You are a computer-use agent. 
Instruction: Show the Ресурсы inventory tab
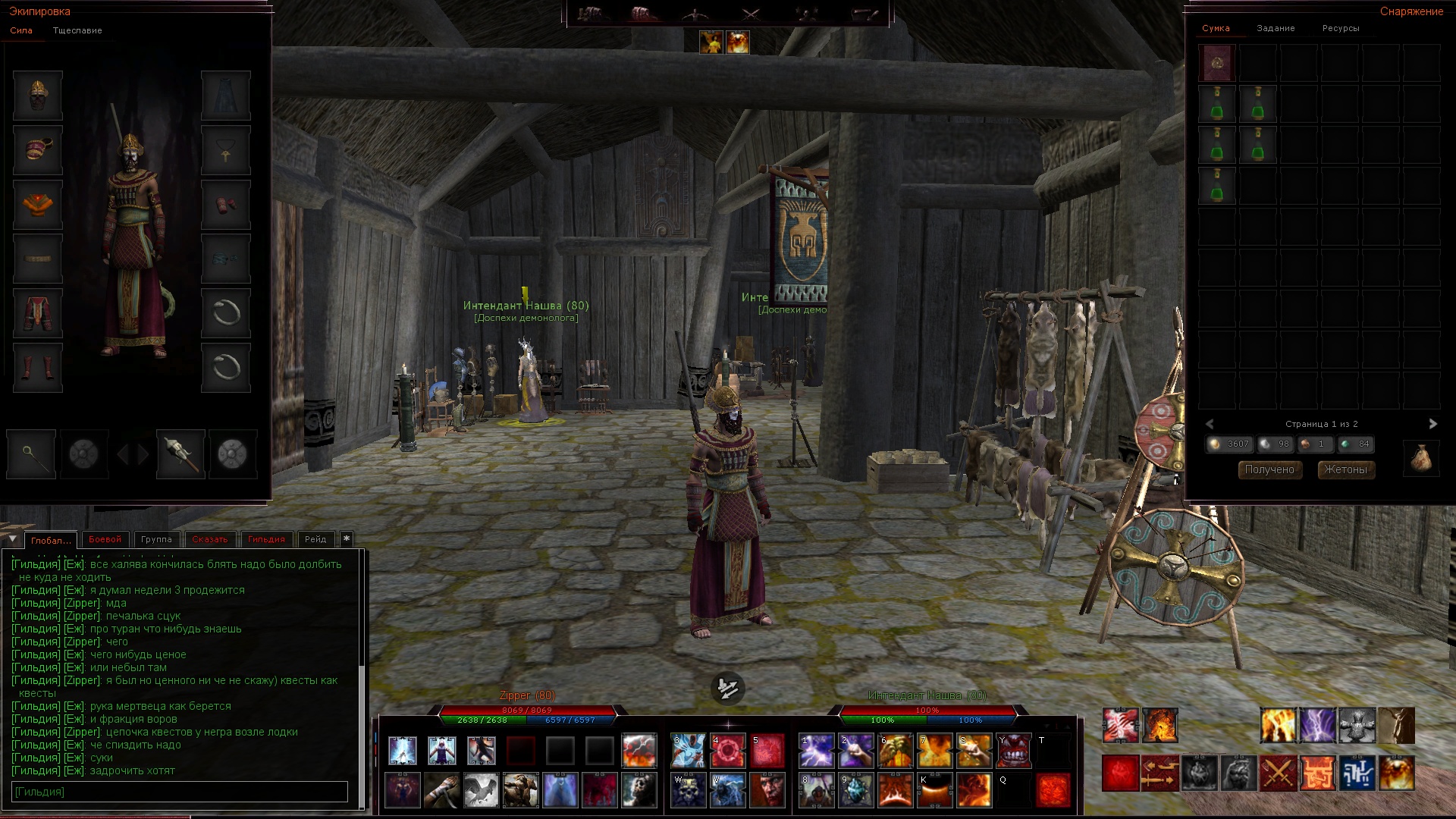1341,29
